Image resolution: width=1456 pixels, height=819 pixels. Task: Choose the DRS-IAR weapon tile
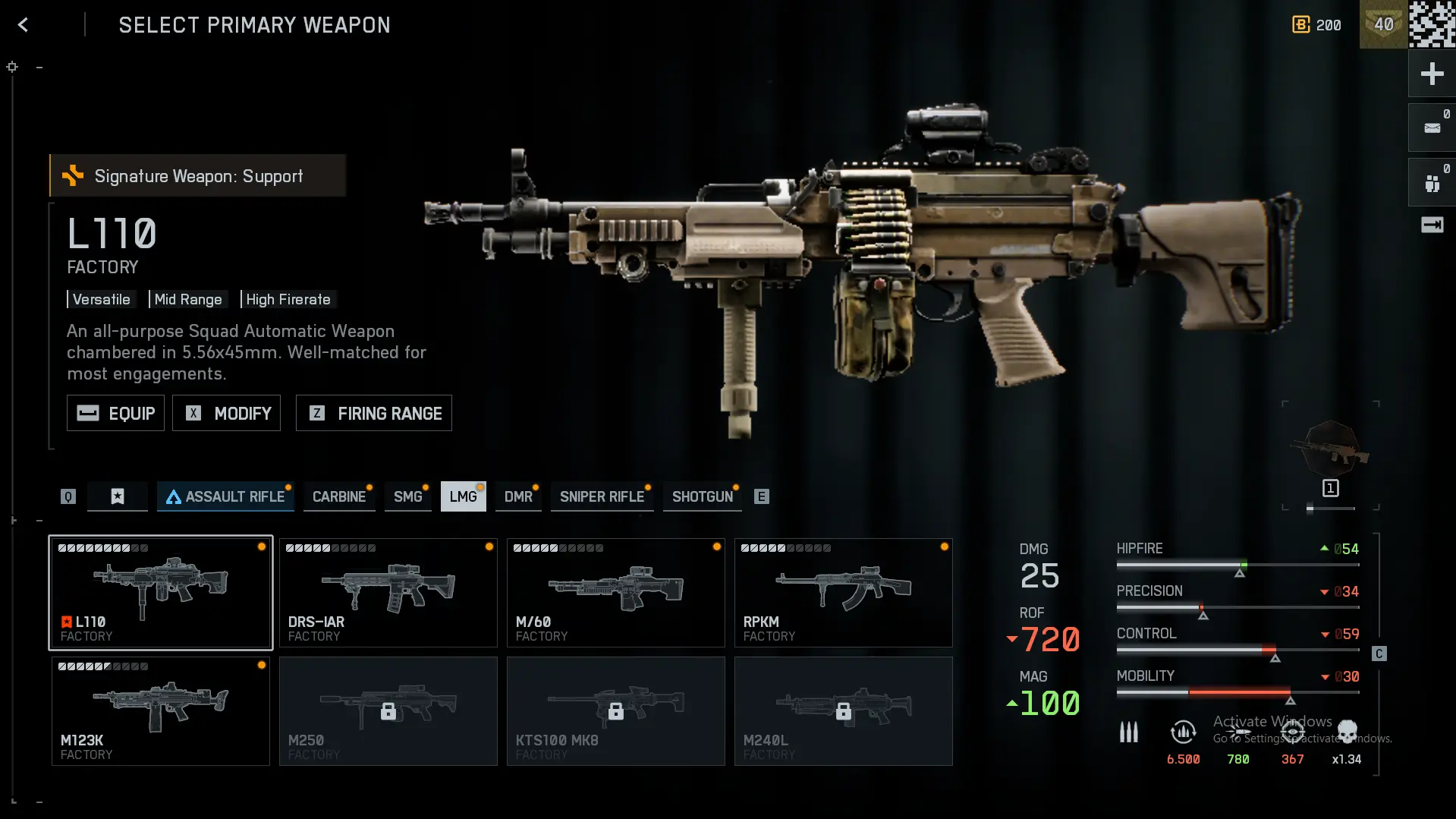pyautogui.click(x=388, y=593)
